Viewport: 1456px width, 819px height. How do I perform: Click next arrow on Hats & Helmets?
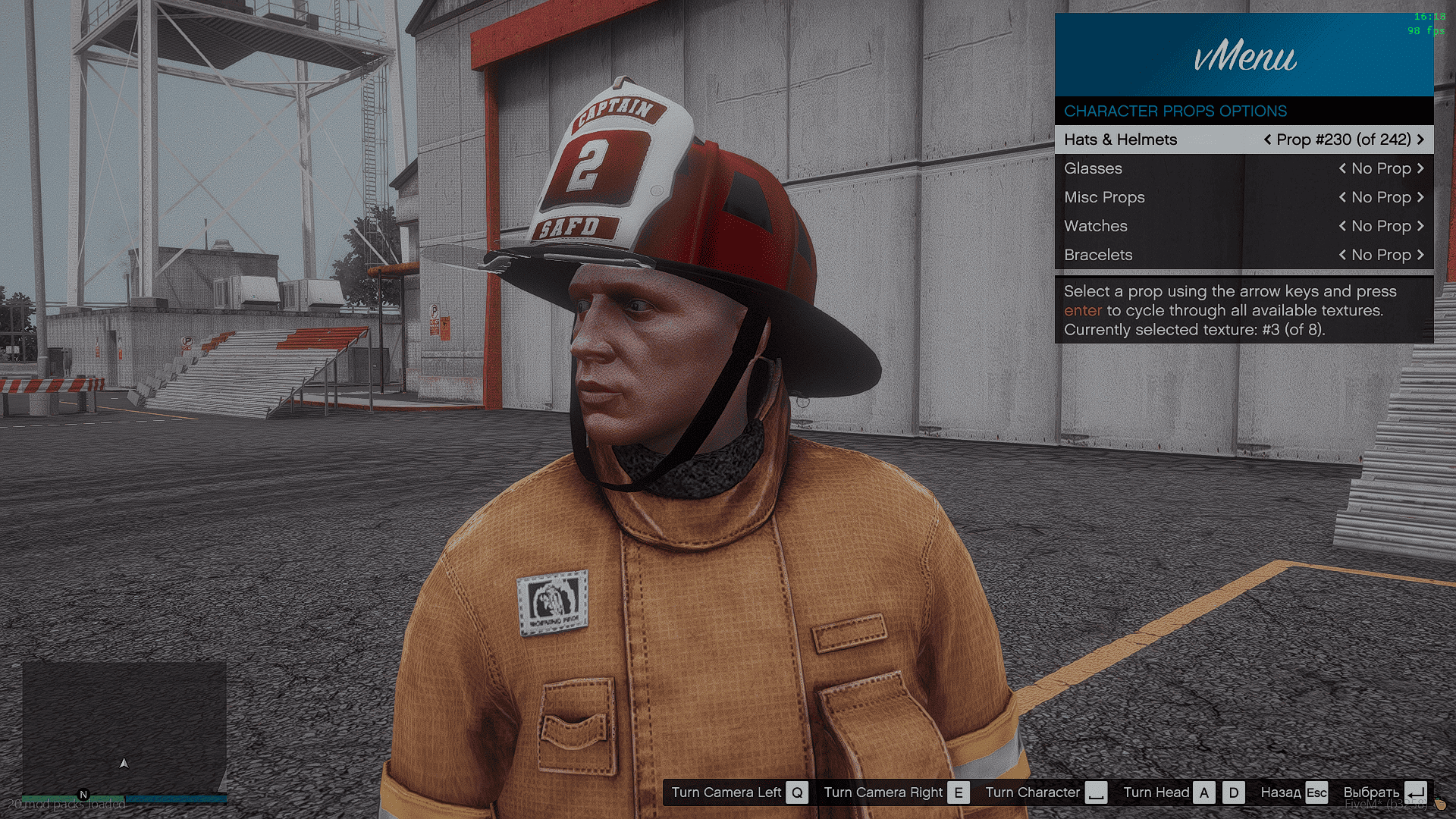point(1420,140)
